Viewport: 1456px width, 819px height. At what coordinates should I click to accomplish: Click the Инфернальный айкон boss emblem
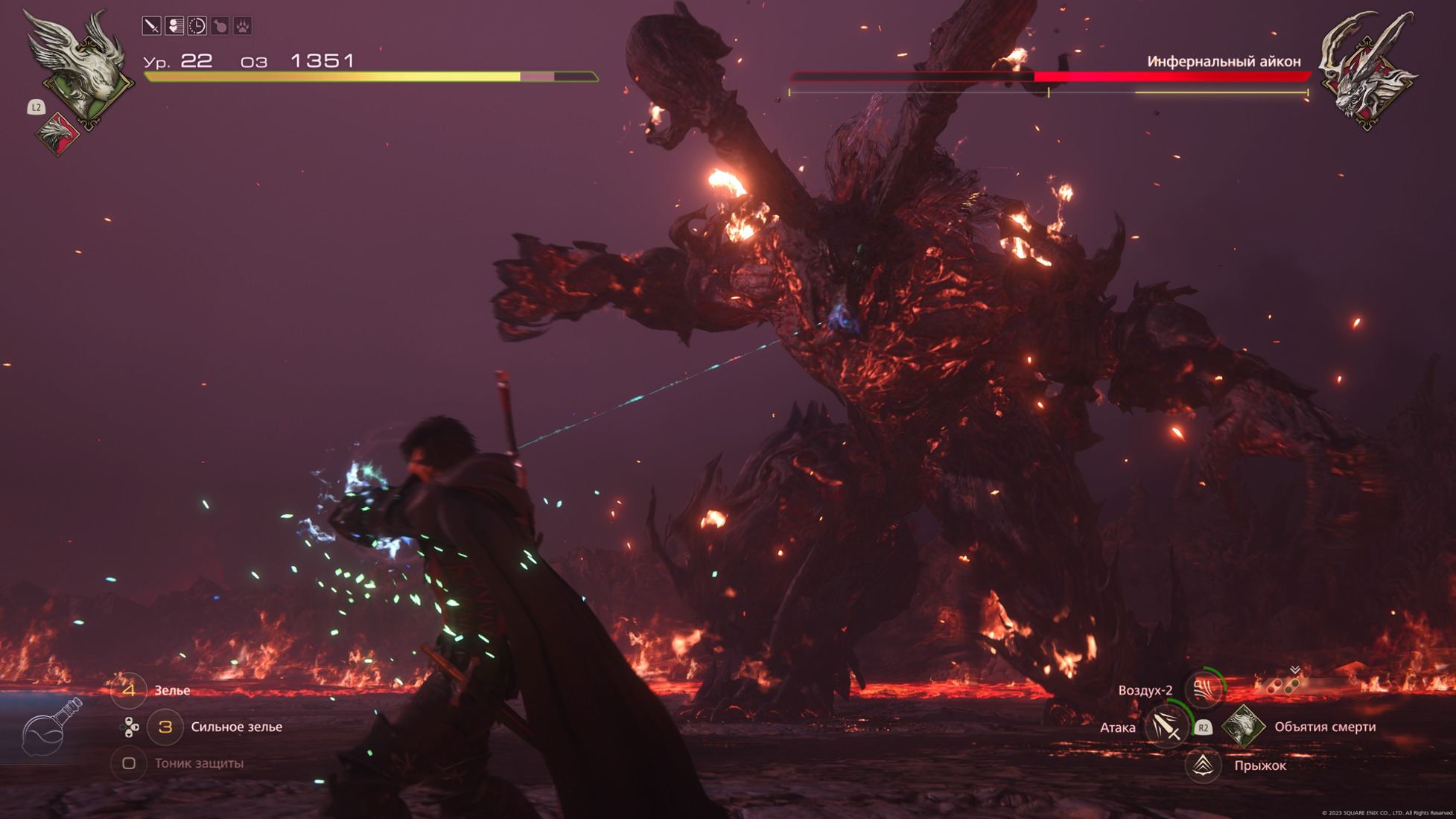tap(1367, 71)
